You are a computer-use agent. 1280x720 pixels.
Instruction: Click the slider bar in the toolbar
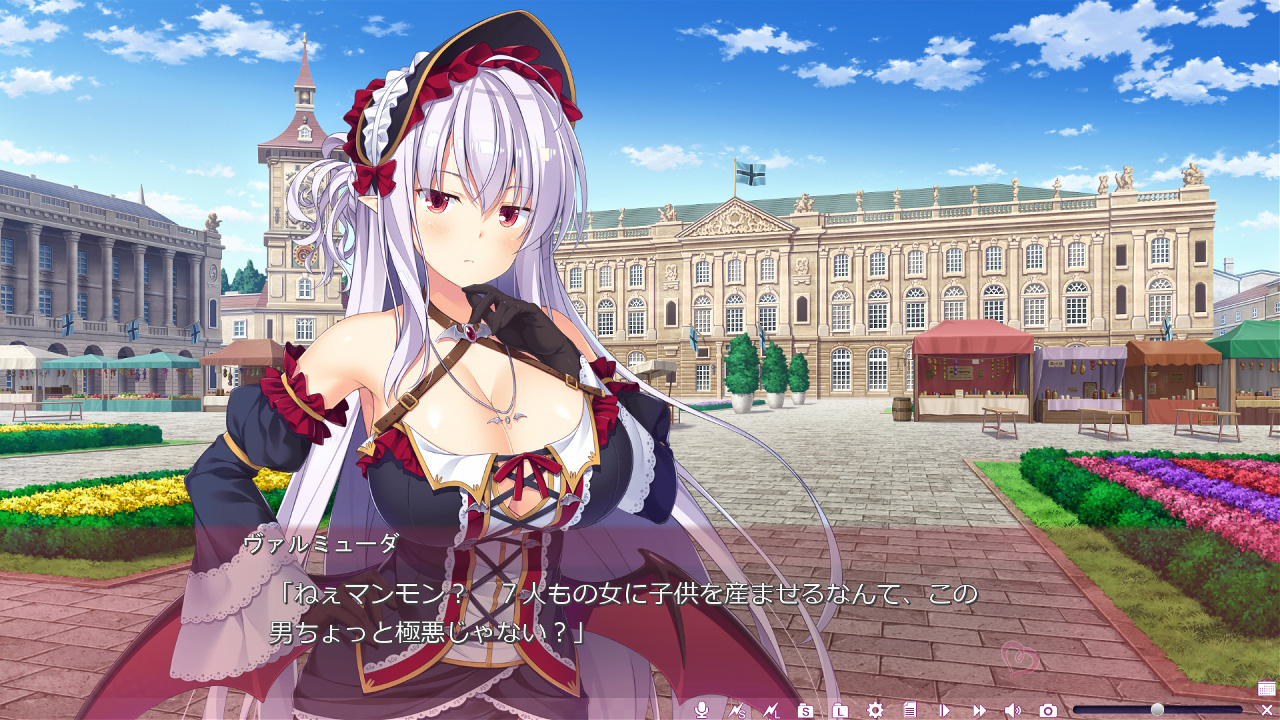pos(1157,710)
